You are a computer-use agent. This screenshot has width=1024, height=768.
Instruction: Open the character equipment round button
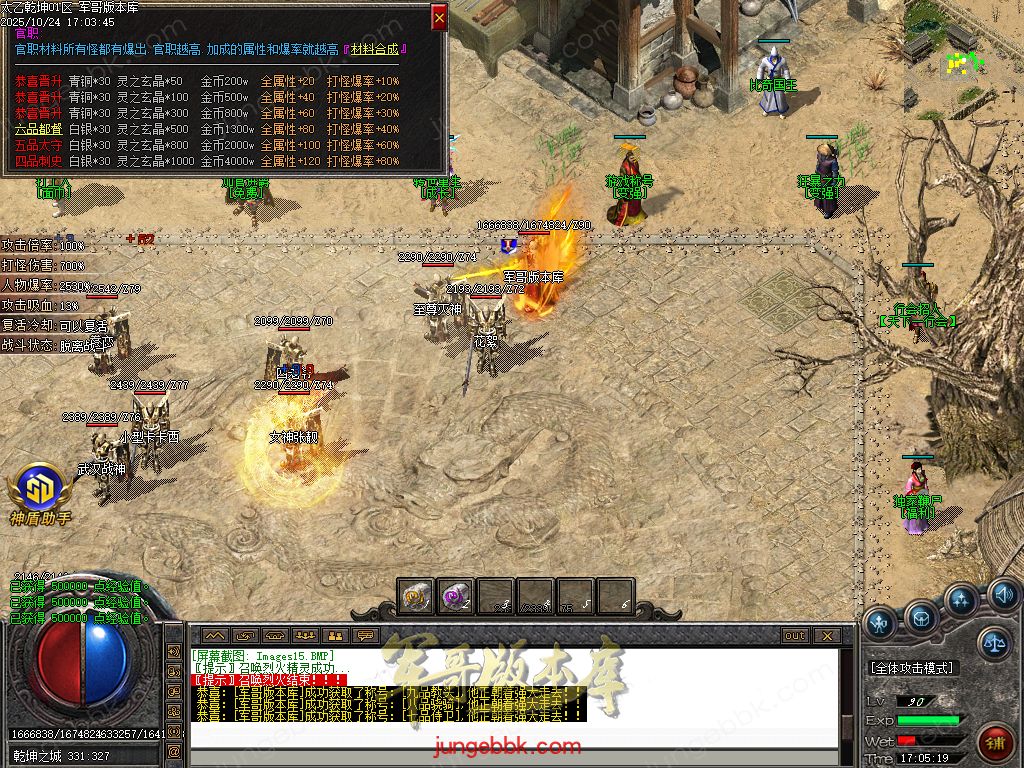(x=881, y=623)
